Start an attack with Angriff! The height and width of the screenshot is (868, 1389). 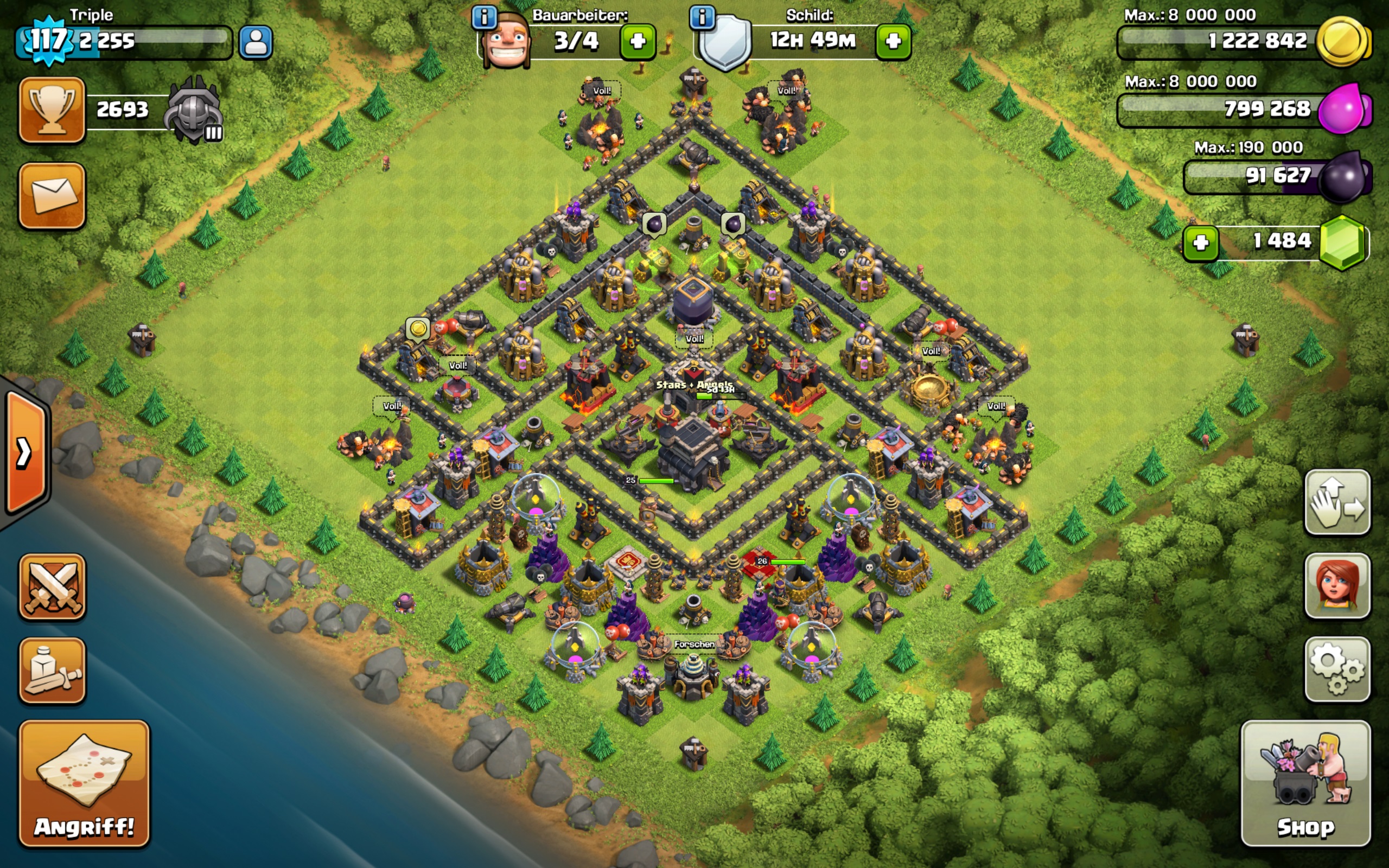84,782
